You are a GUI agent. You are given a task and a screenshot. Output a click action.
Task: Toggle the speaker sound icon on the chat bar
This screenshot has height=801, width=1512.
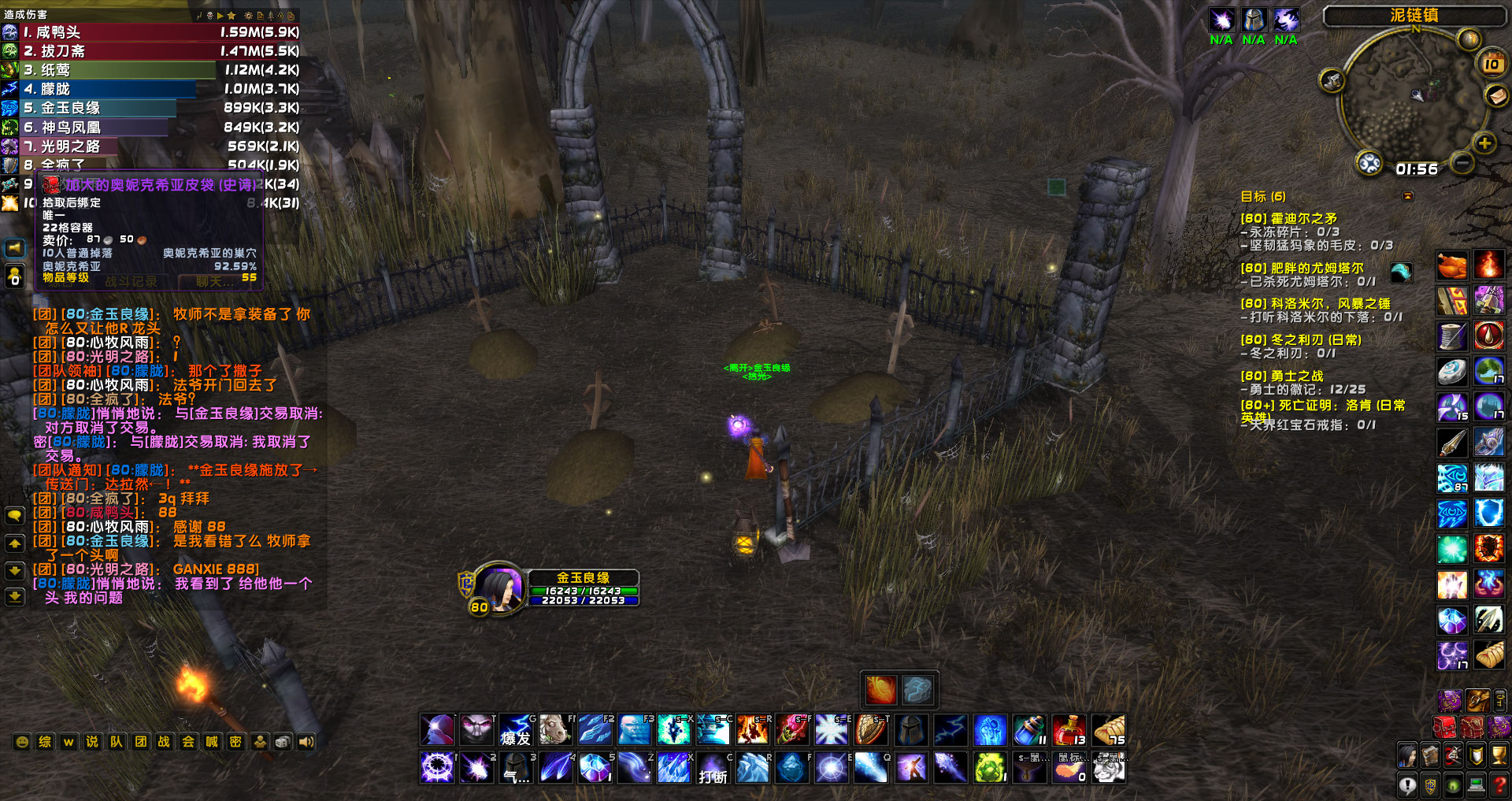click(x=305, y=742)
